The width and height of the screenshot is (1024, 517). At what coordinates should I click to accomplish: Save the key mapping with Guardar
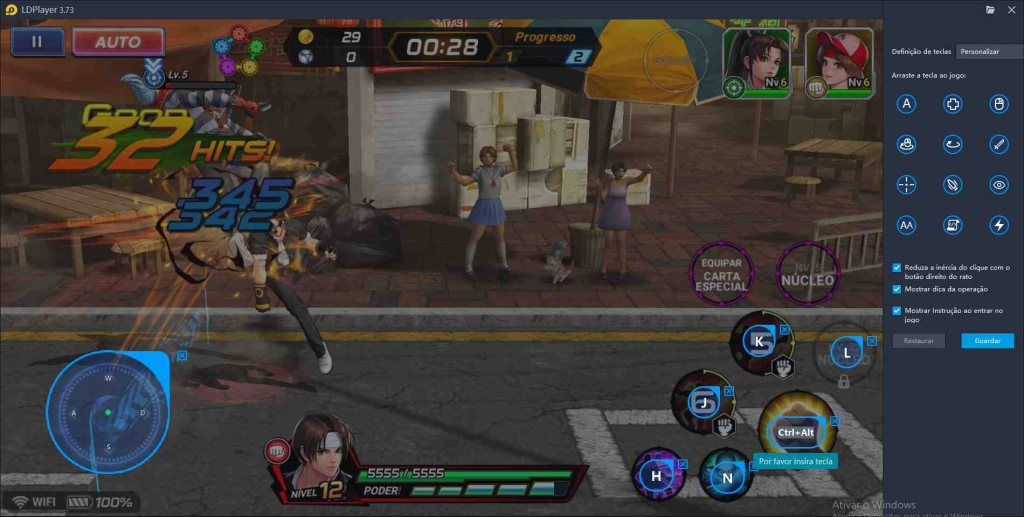click(987, 341)
